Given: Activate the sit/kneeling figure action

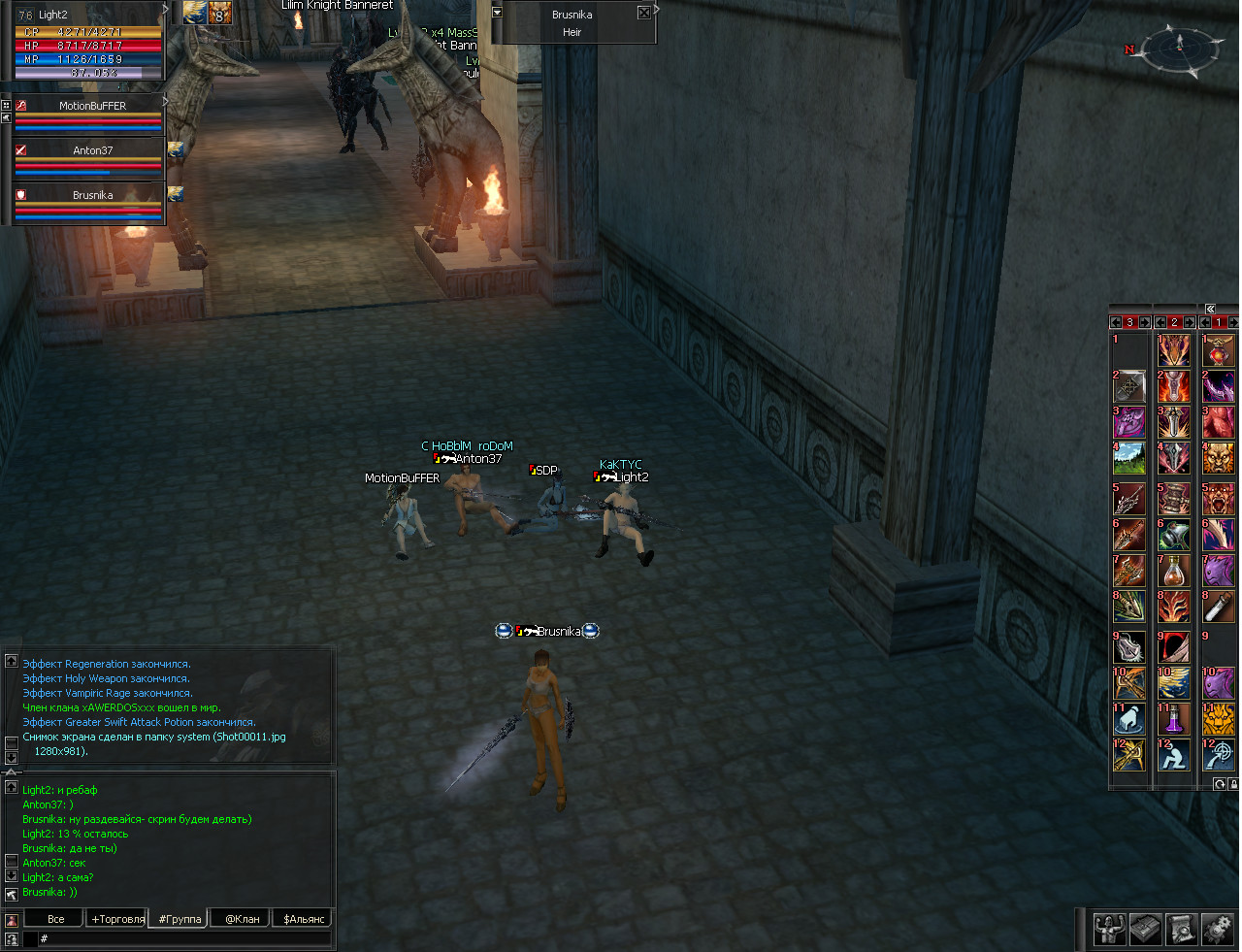Looking at the screenshot, I should (1174, 756).
